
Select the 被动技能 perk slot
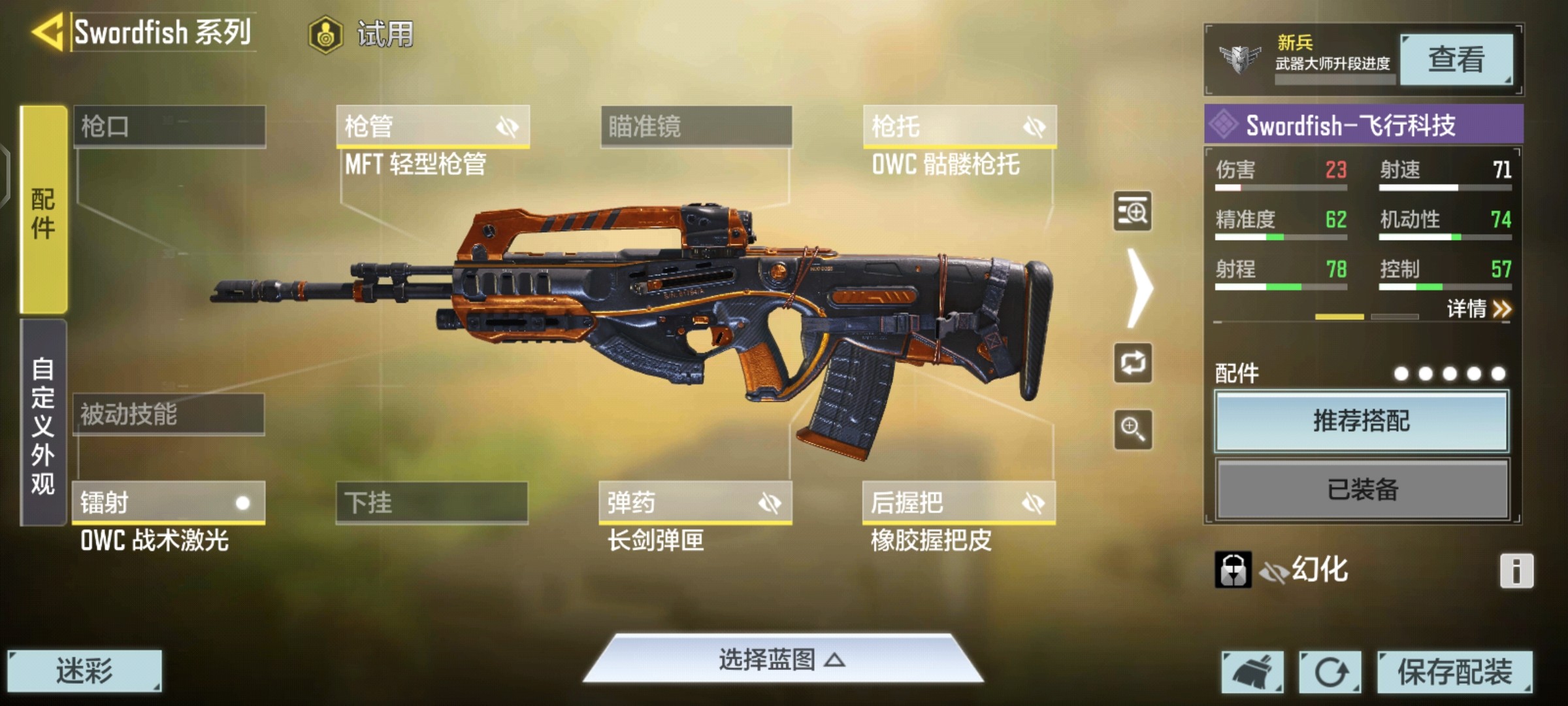coord(169,414)
